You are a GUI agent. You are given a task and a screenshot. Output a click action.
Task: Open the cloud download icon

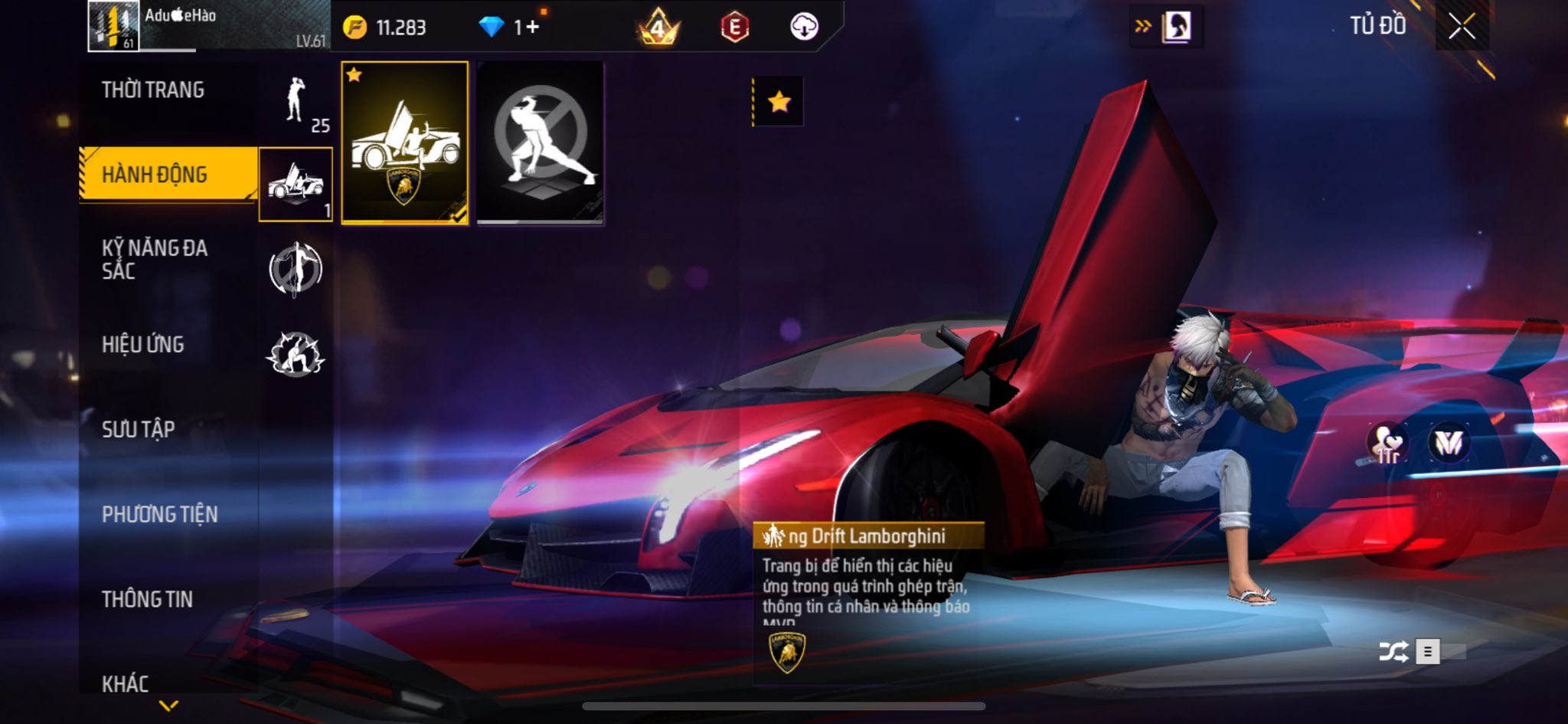click(x=804, y=28)
